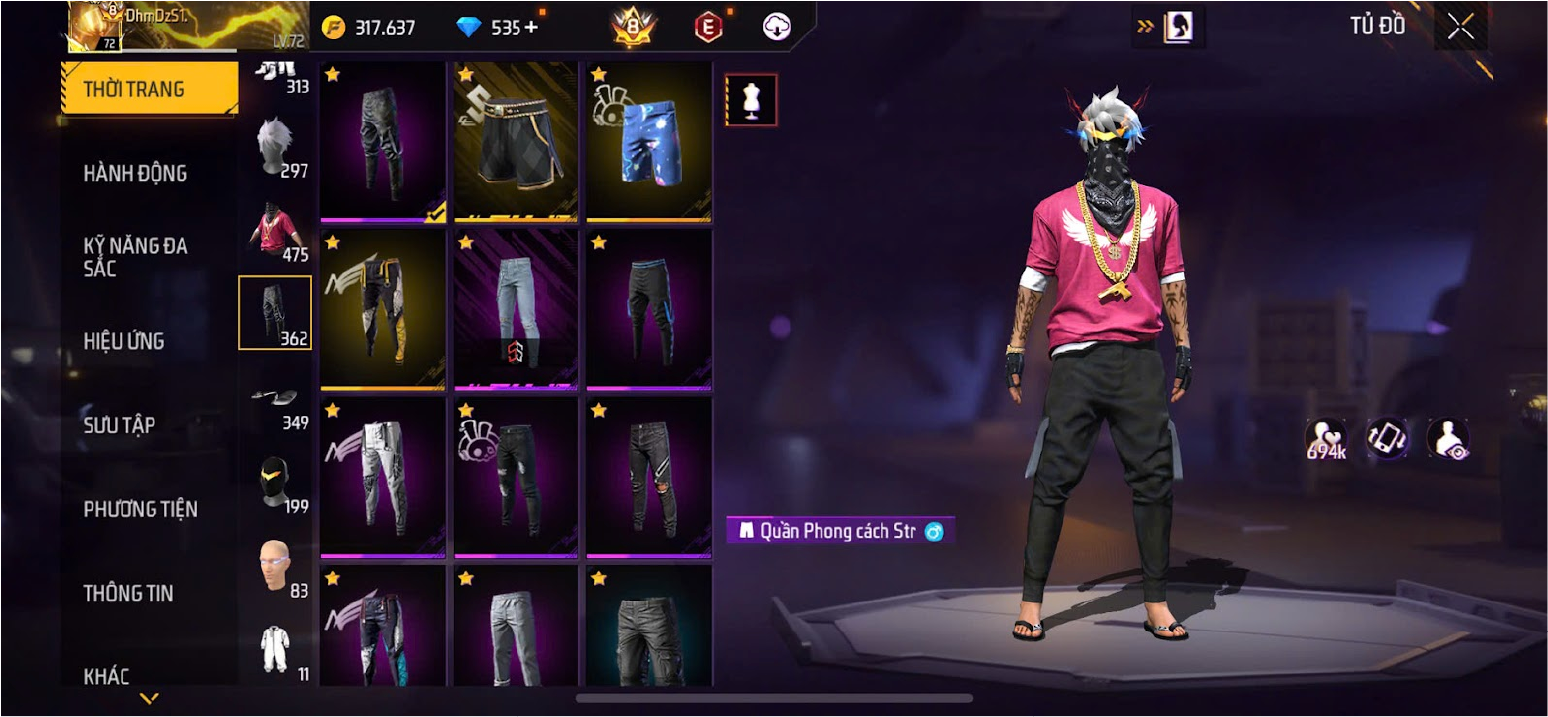Open the black mask category with 199 items
Viewport: 1548px width, 717px height.
275,483
